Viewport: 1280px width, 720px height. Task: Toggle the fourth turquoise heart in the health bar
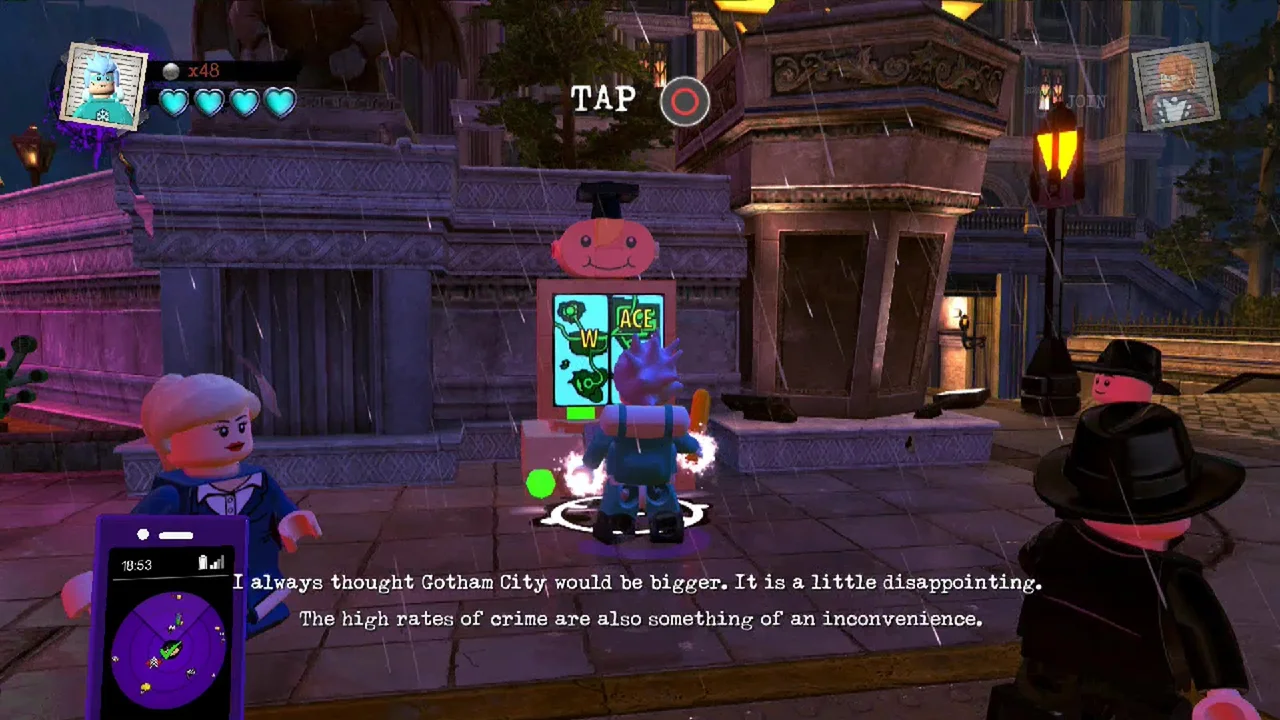(279, 102)
